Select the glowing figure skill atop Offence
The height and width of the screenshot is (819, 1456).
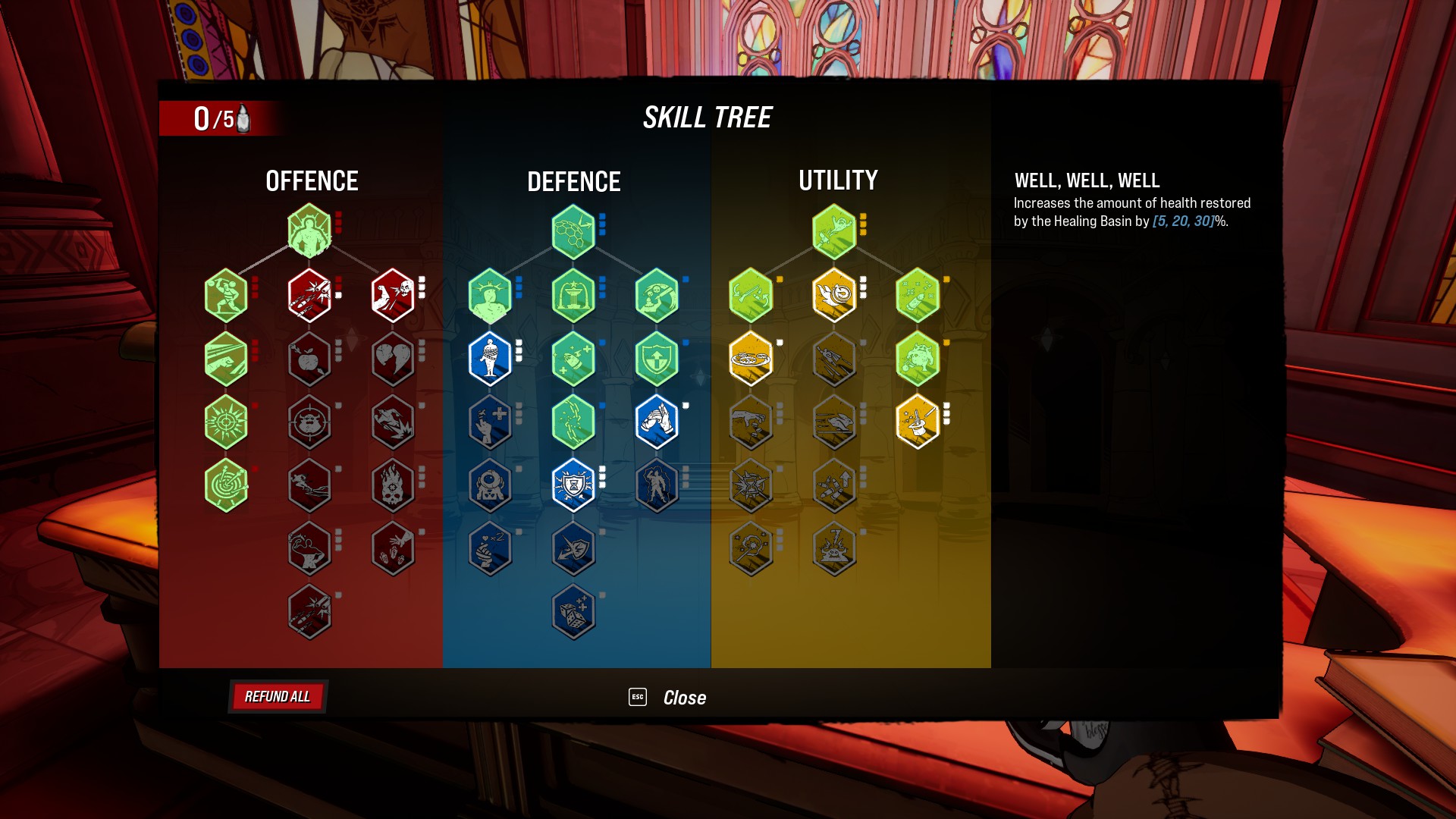[309, 231]
